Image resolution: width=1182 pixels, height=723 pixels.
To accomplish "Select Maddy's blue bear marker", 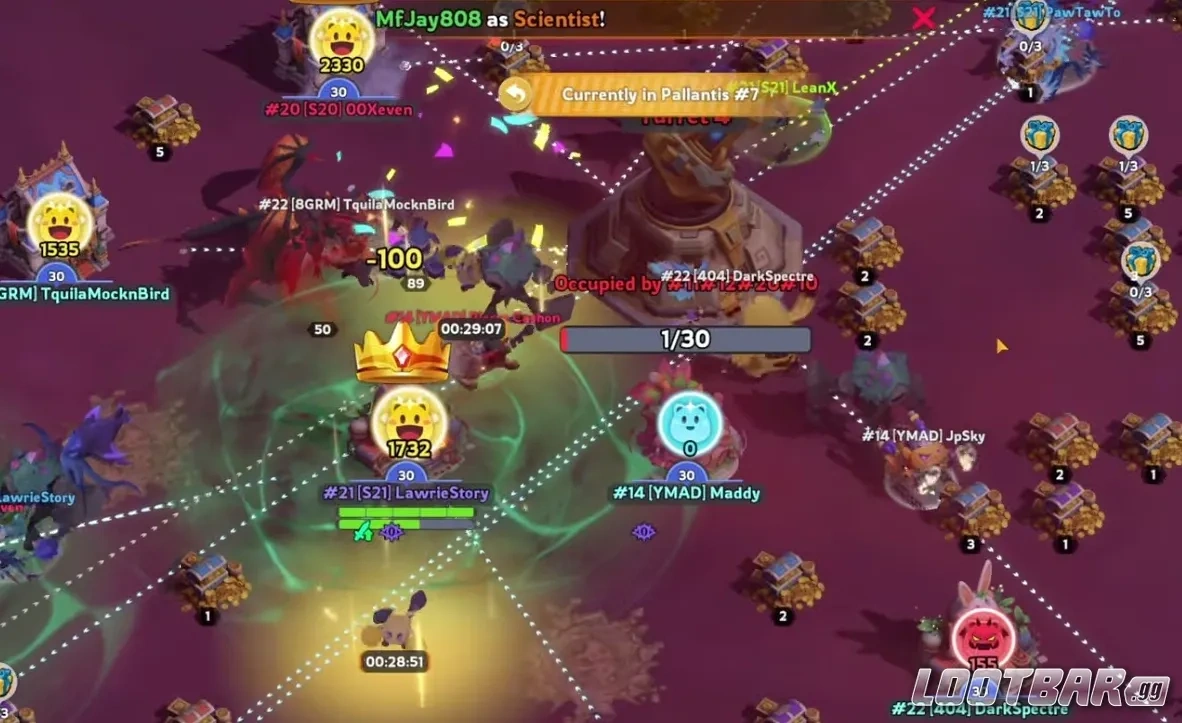I will click(690, 425).
